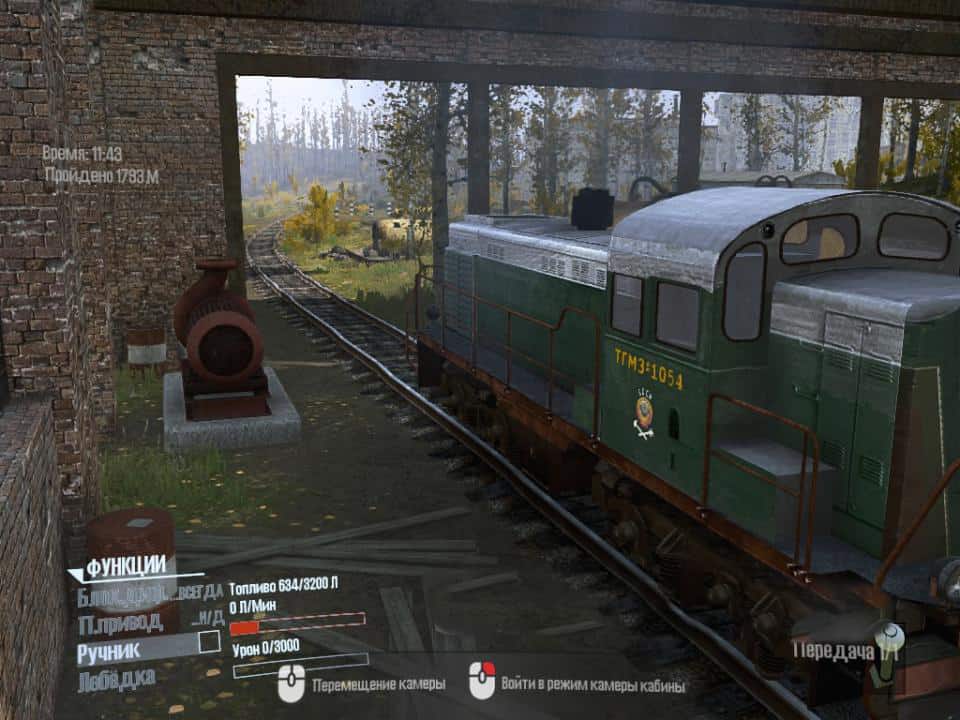Toggle the Ручник handbrake checkbox
This screenshot has height=720, width=960.
pyautogui.click(x=209, y=642)
